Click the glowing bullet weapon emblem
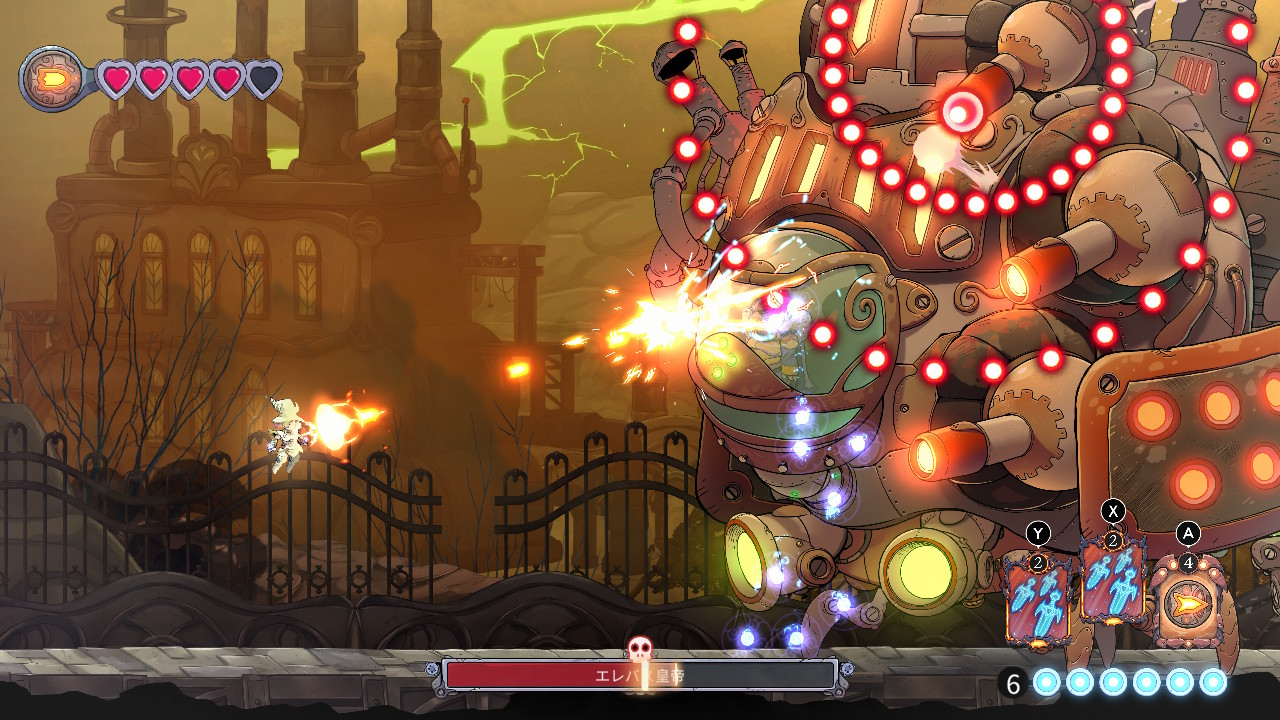1280x720 pixels. coord(52,78)
